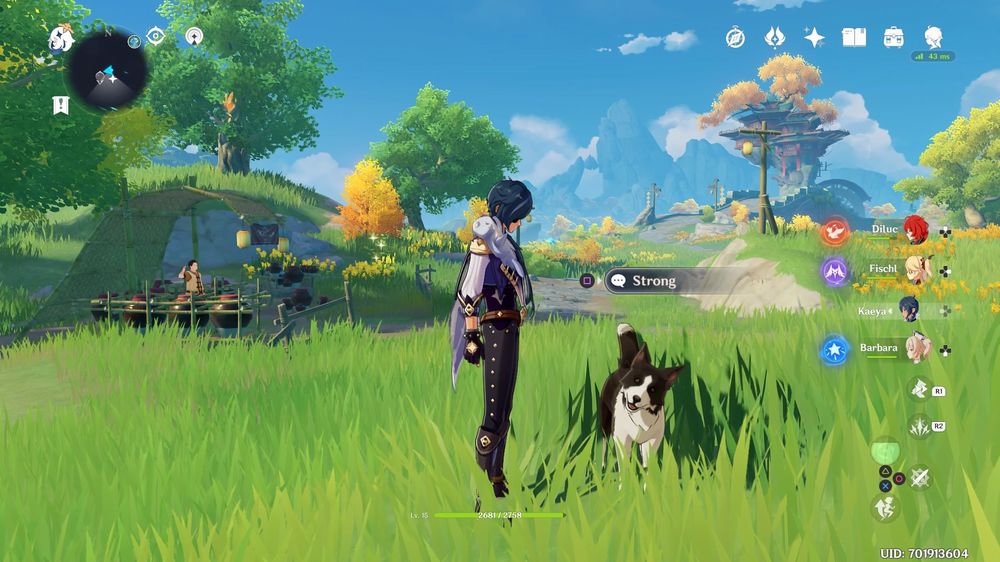Trigger Barbara's blue Hydro burst icon
1000x562 pixels.
tap(834, 350)
